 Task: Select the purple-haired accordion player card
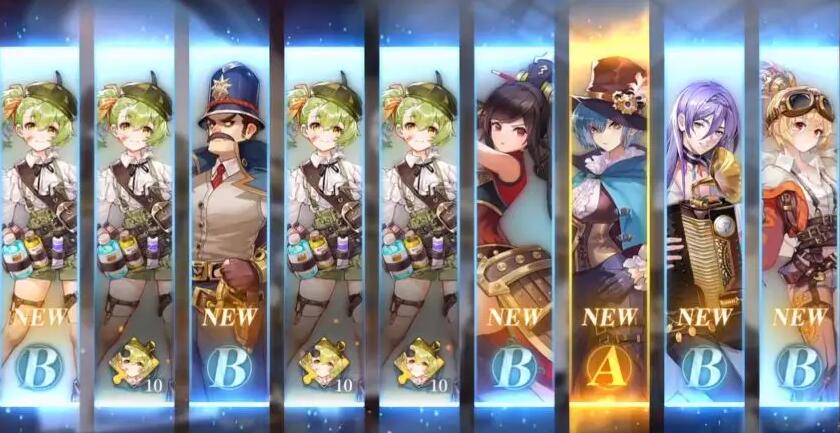pos(704,220)
